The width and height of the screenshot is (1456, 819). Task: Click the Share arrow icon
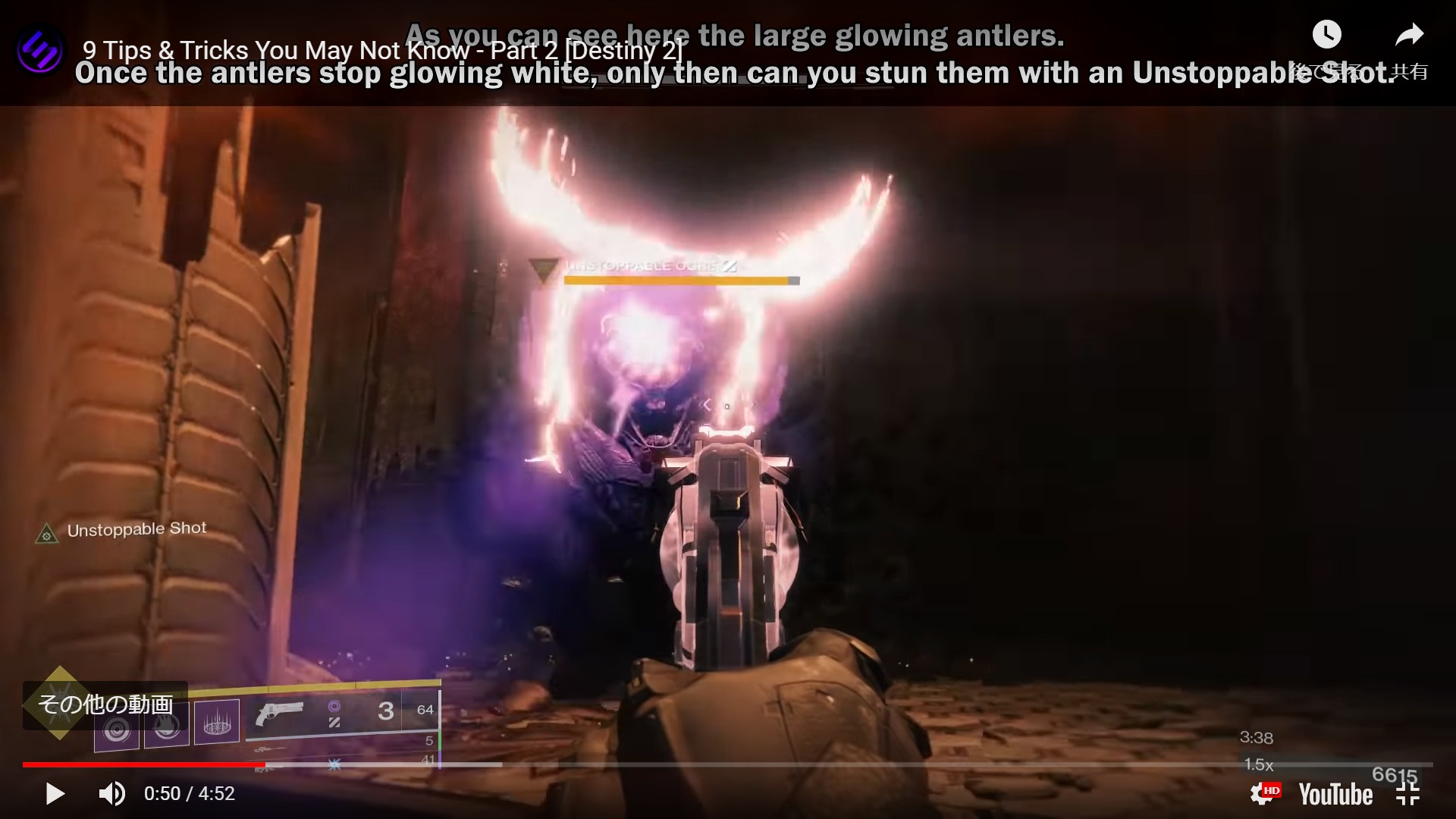pos(1410,34)
